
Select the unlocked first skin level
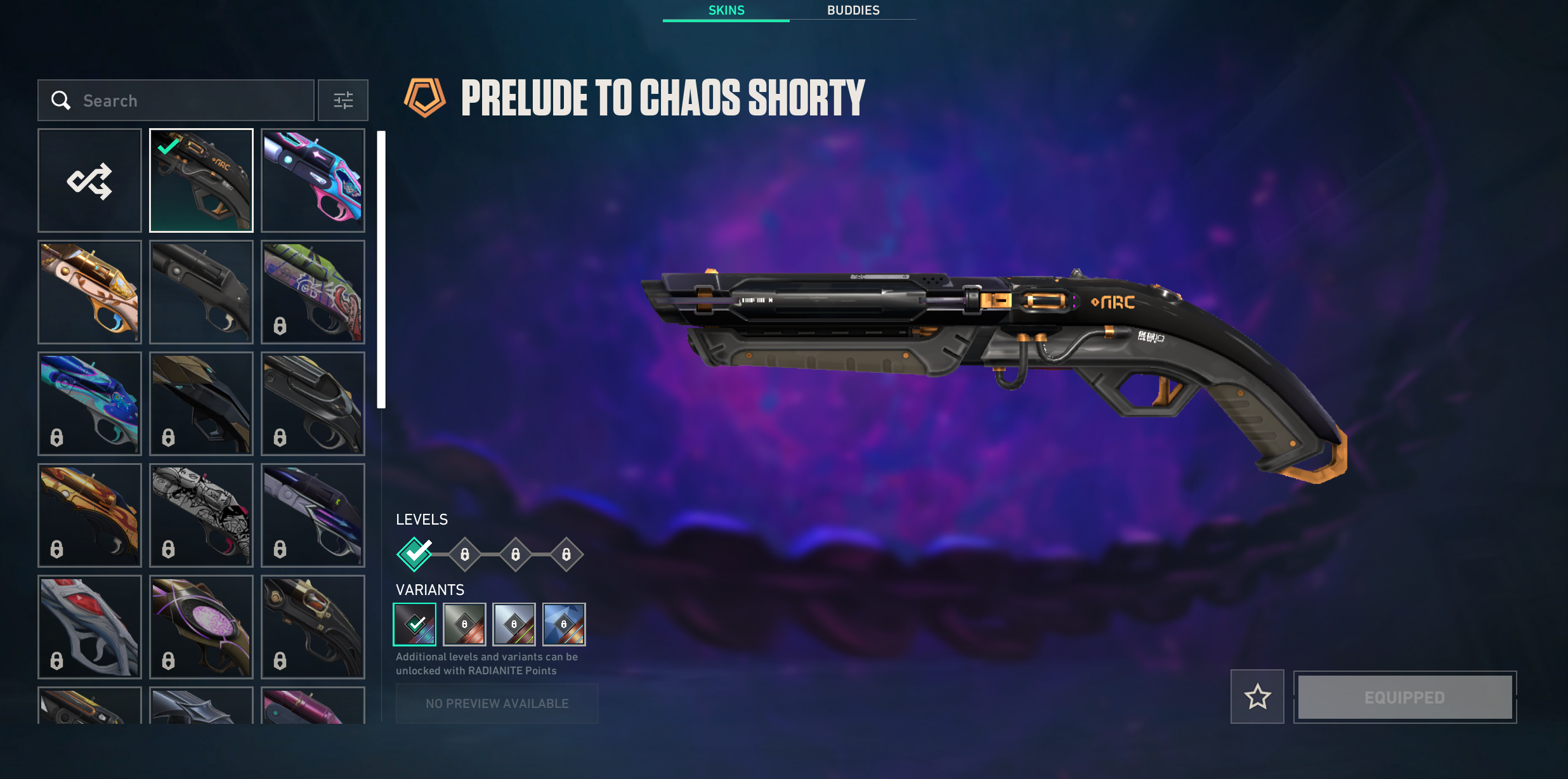(x=415, y=554)
